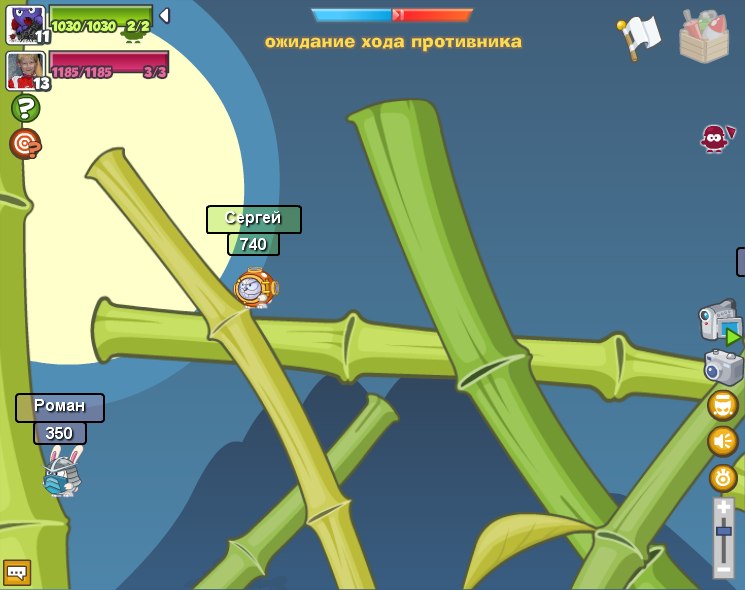745x590 pixels.
Task: Take a screenshot with the photo camera
Action: [722, 367]
